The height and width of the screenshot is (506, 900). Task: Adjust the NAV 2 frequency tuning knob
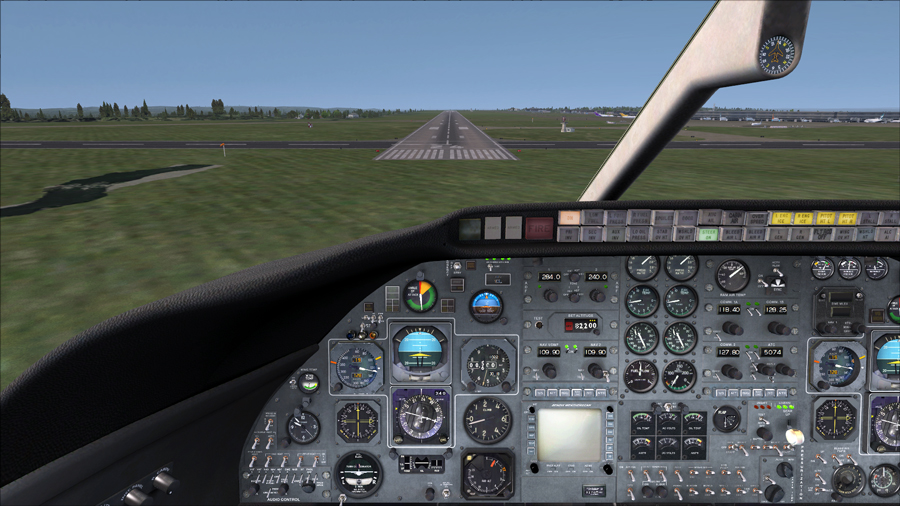596,371
